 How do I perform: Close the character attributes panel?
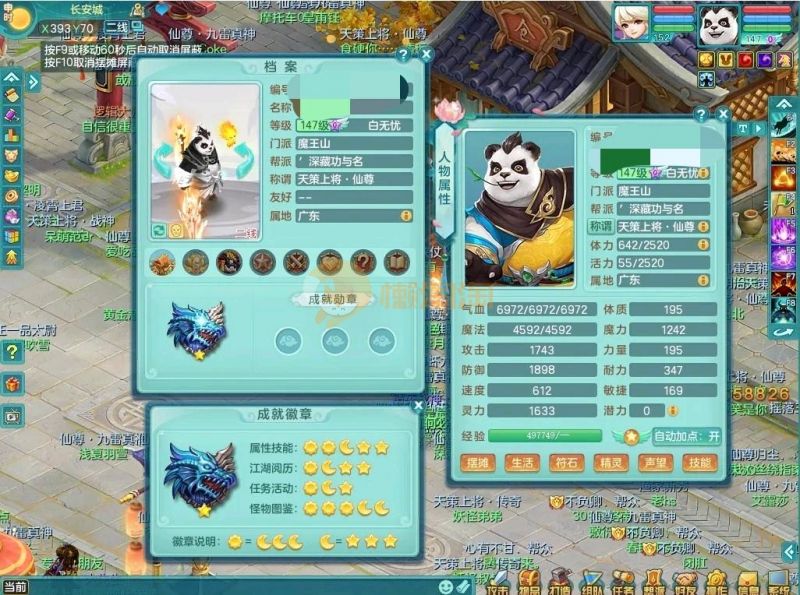click(x=724, y=114)
